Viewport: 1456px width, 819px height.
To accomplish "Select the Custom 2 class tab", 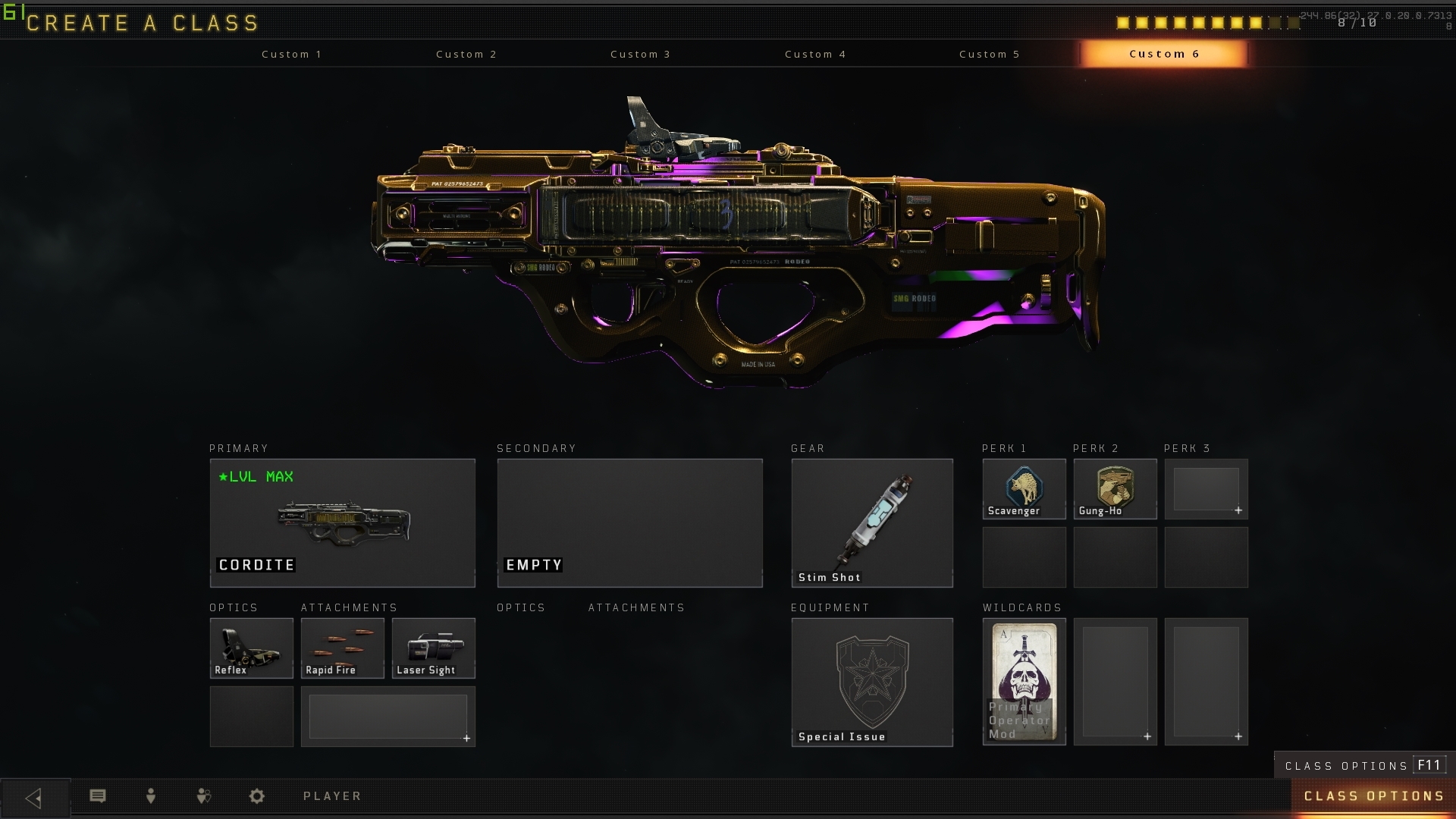I will (x=466, y=54).
